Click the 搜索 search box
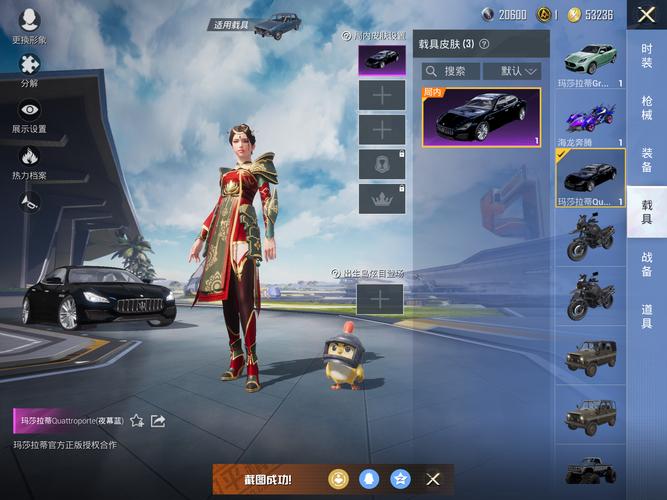667x500 pixels. 450,71
